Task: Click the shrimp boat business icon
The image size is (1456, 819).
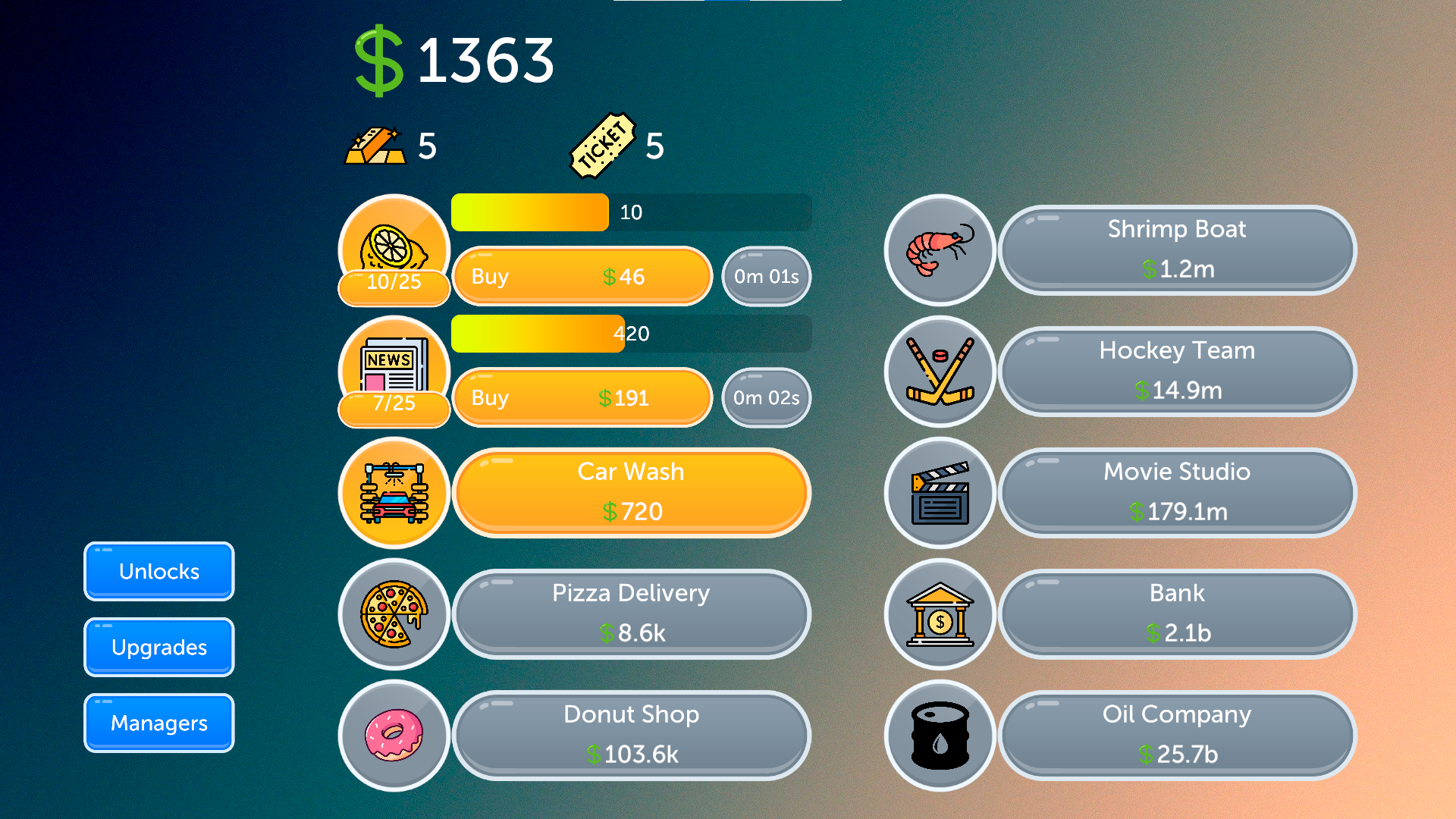Action: pyautogui.click(x=940, y=250)
